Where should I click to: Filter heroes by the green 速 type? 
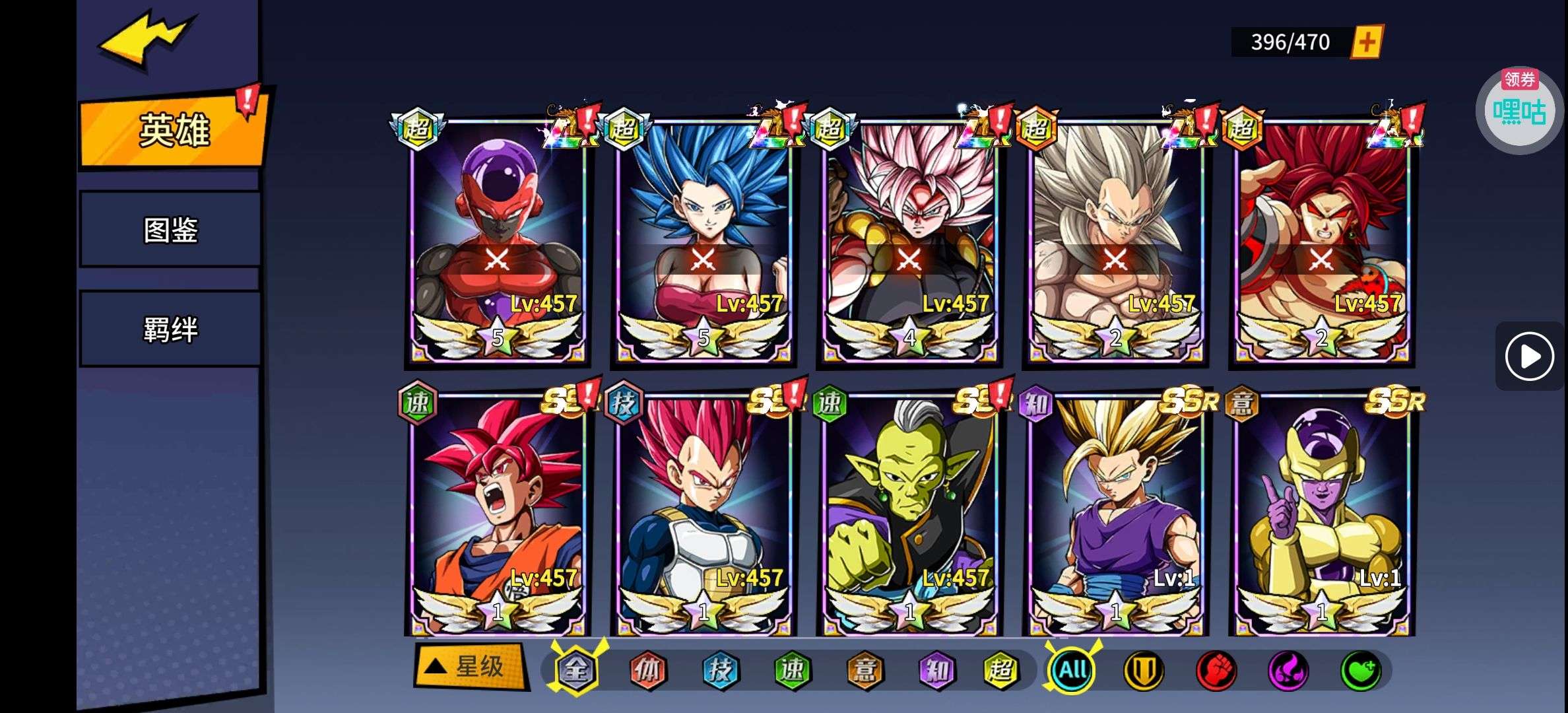(791, 671)
